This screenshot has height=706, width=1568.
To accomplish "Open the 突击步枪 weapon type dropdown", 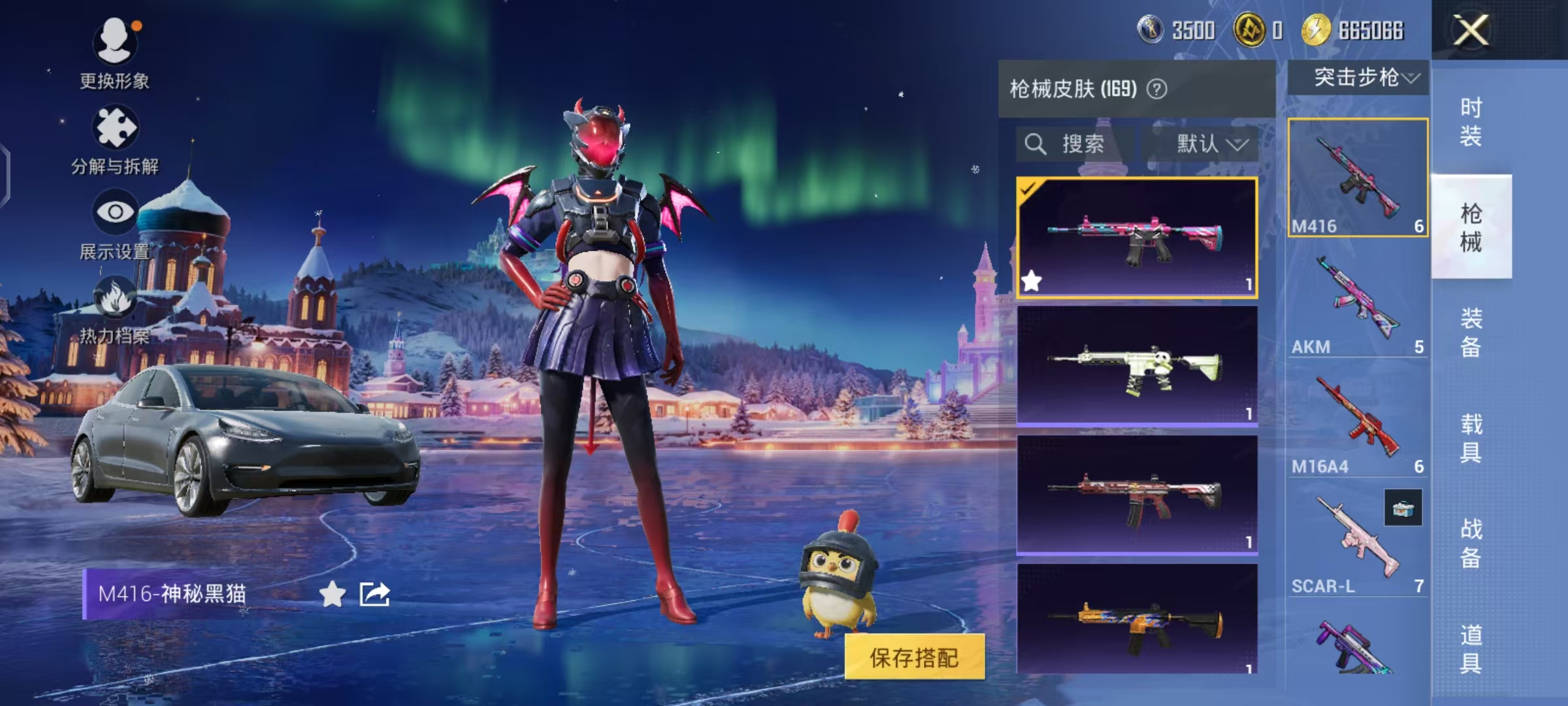I will (x=1364, y=78).
